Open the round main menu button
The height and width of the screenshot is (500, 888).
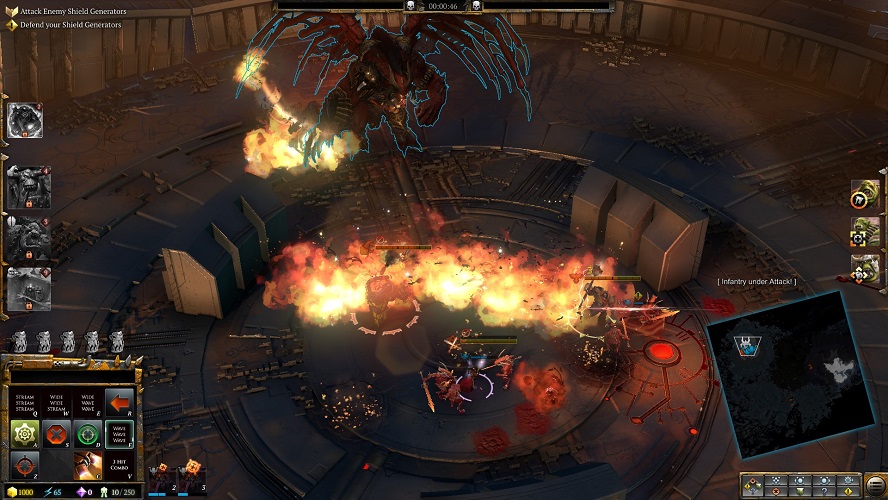pyautogui.click(x=875, y=485)
